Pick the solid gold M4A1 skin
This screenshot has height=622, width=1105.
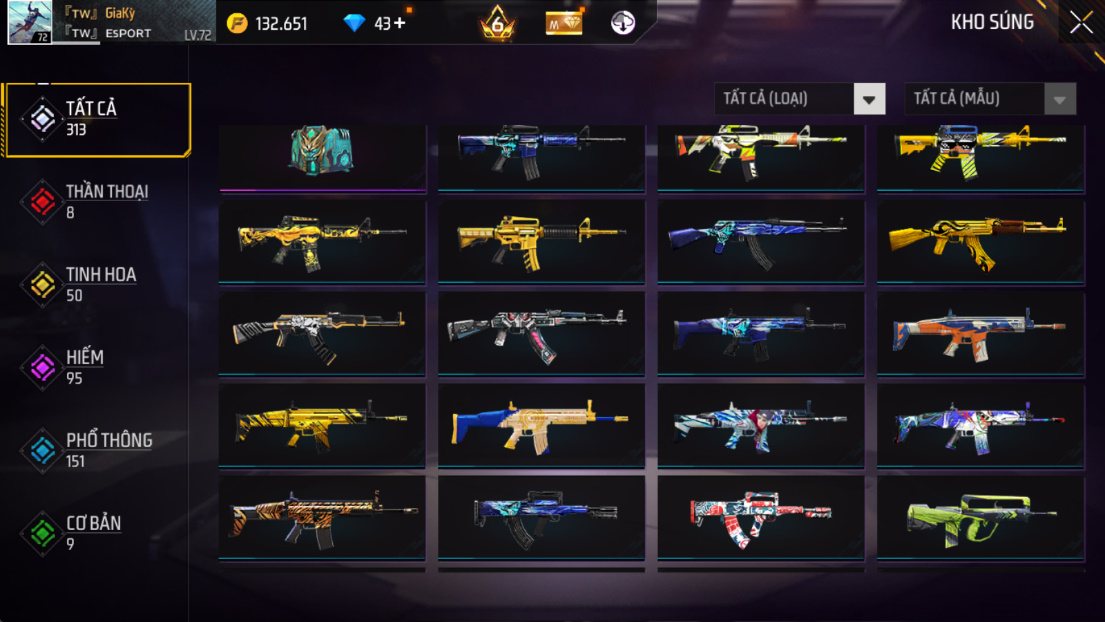tap(541, 240)
